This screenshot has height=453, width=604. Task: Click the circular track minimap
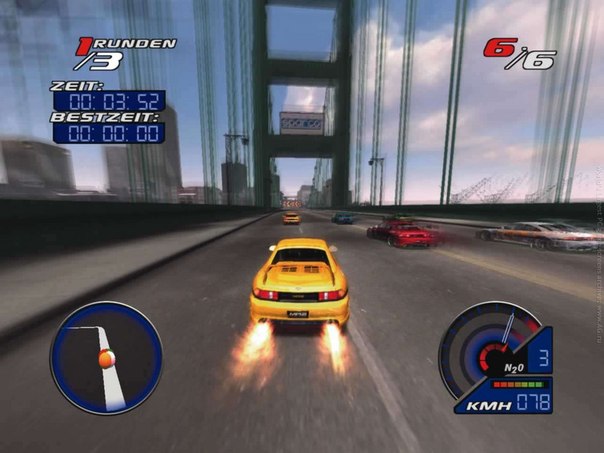pos(106,358)
